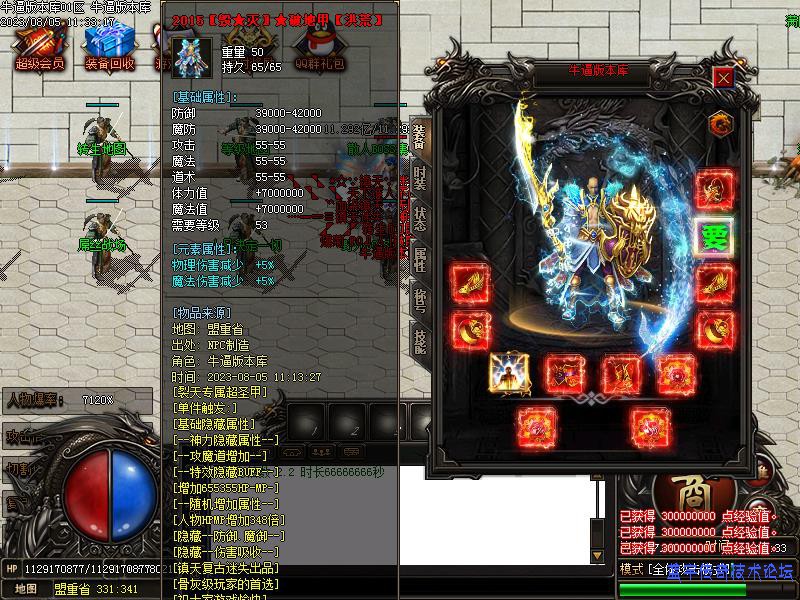Open the 地图 map button
Screen dimensions: 800x600
click(x=26, y=589)
